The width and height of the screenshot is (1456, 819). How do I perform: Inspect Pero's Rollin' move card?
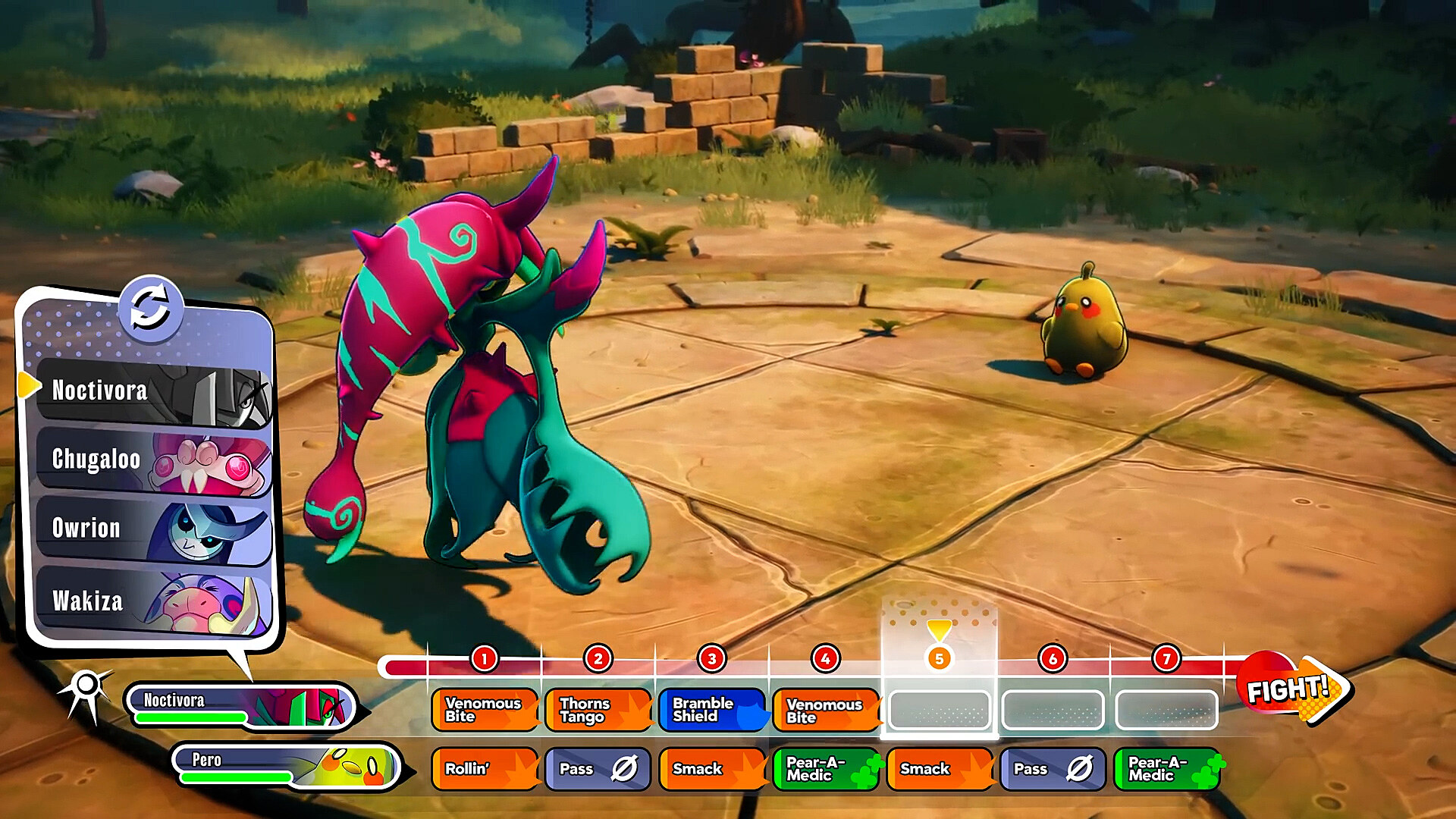(484, 769)
